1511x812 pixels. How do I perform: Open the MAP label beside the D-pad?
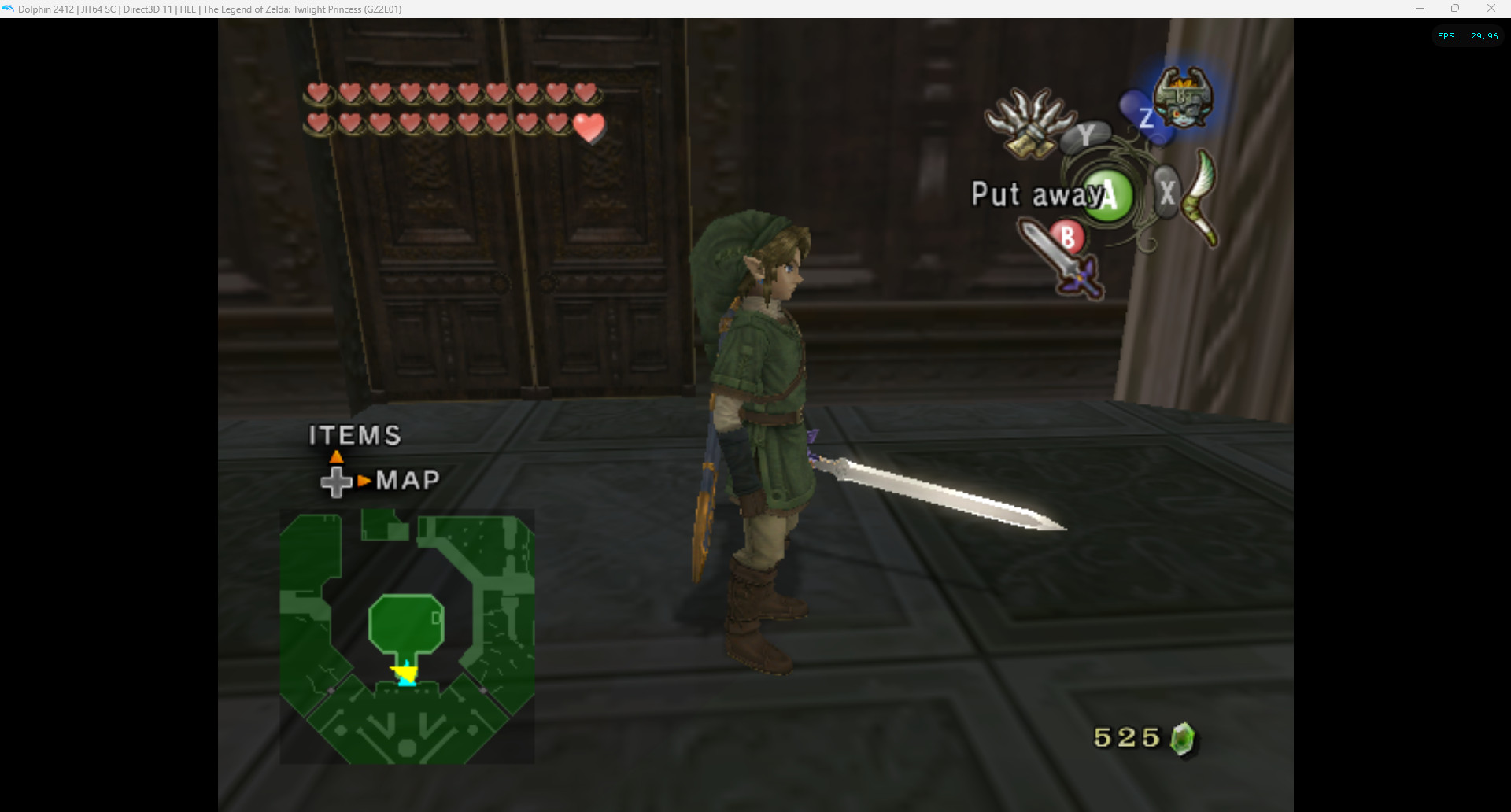408,478
